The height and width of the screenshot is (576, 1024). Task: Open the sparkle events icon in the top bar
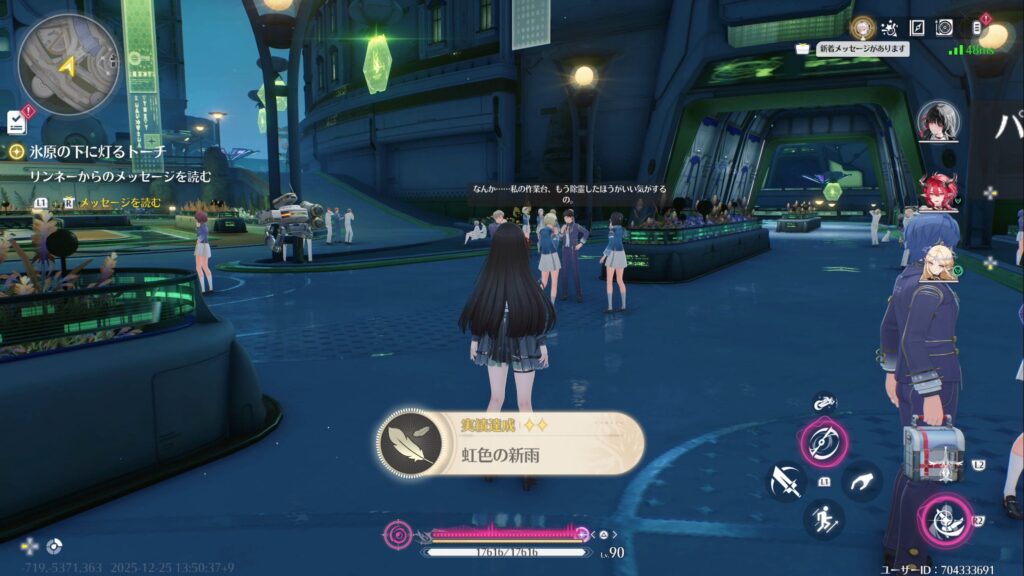(x=890, y=28)
